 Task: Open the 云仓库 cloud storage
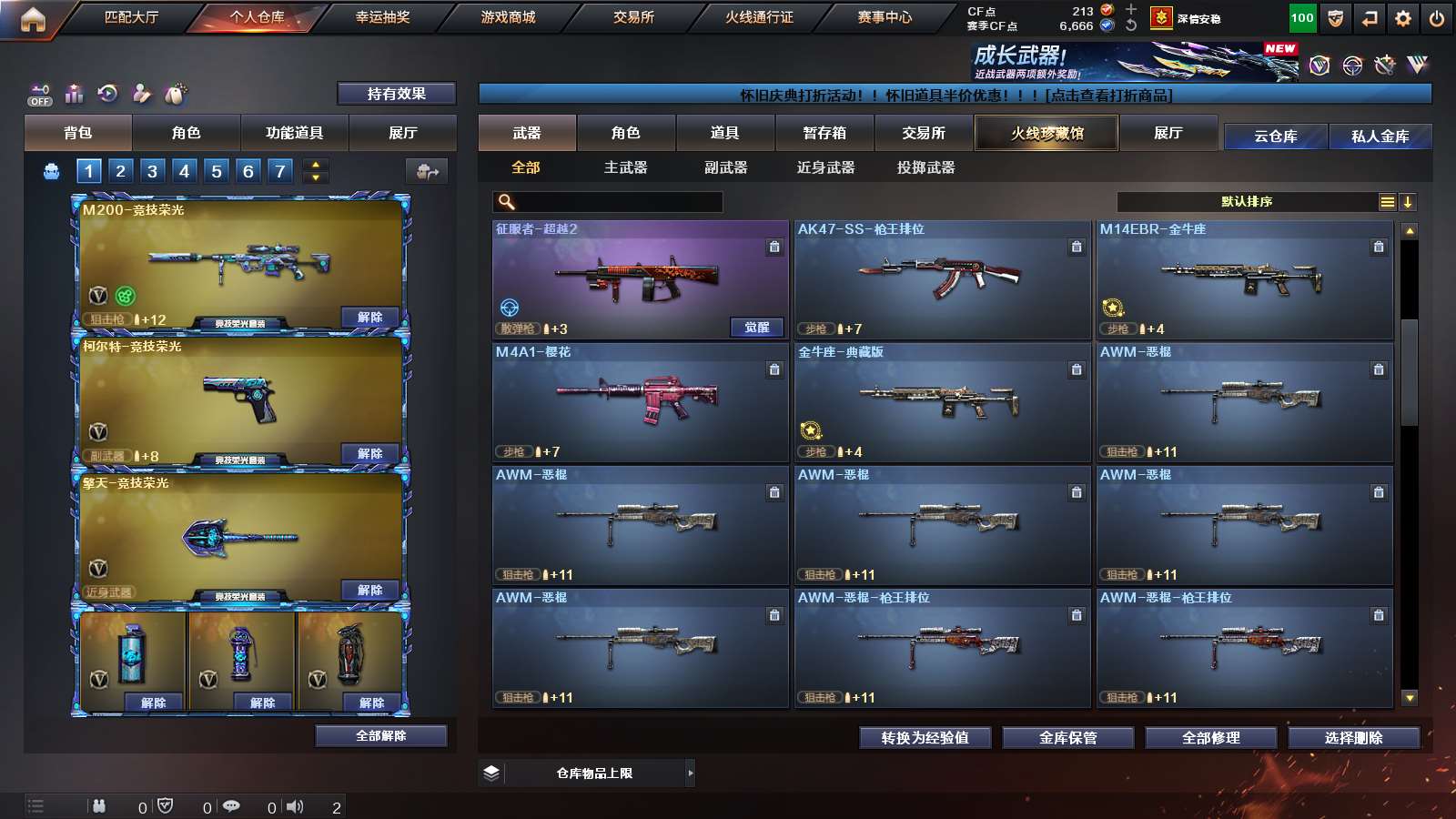click(1275, 136)
